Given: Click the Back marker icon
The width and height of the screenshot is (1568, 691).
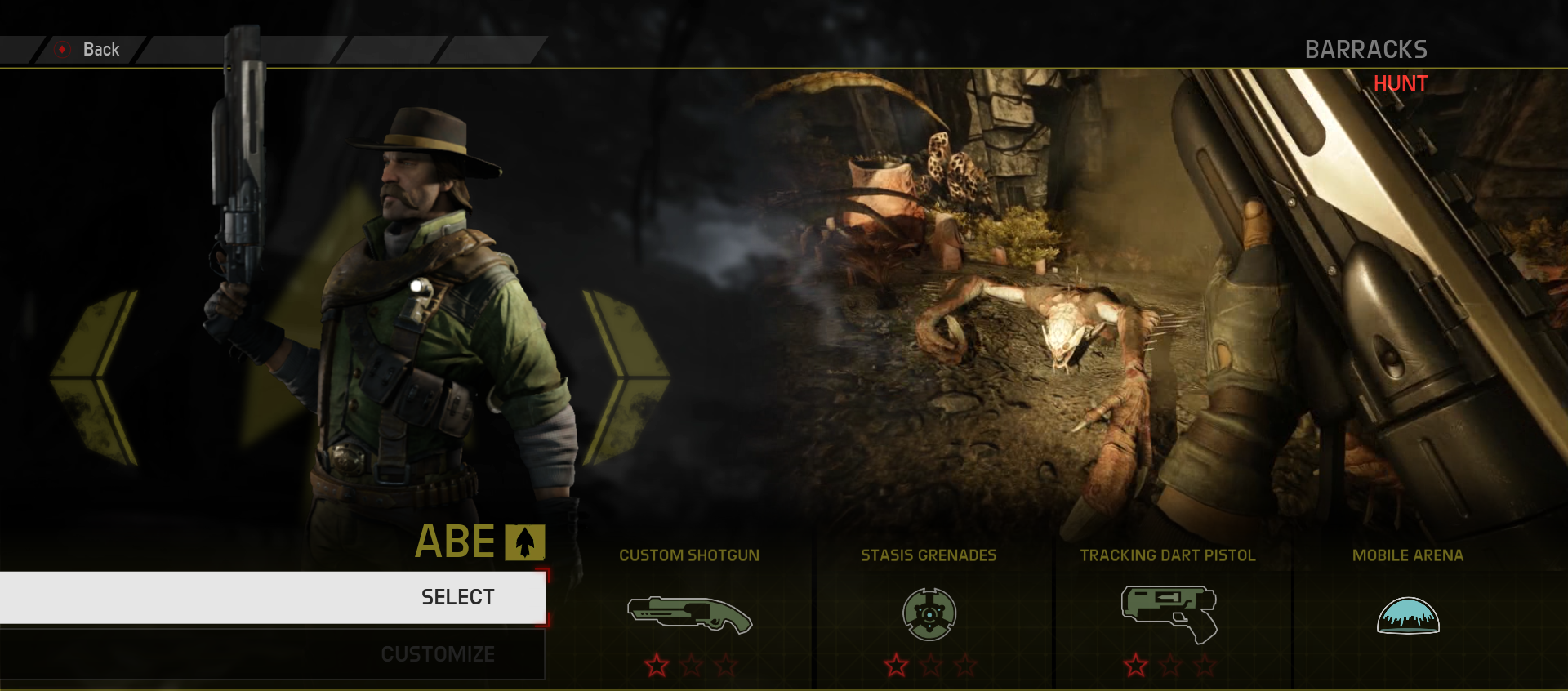Looking at the screenshot, I should pyautogui.click(x=60, y=49).
